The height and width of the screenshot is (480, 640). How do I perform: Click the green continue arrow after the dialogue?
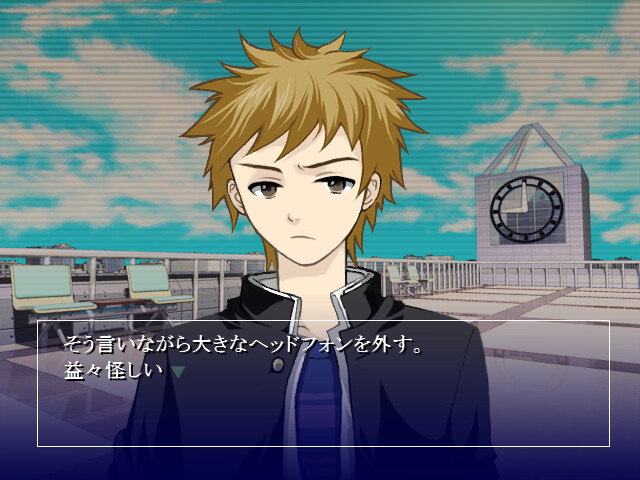click(x=178, y=371)
